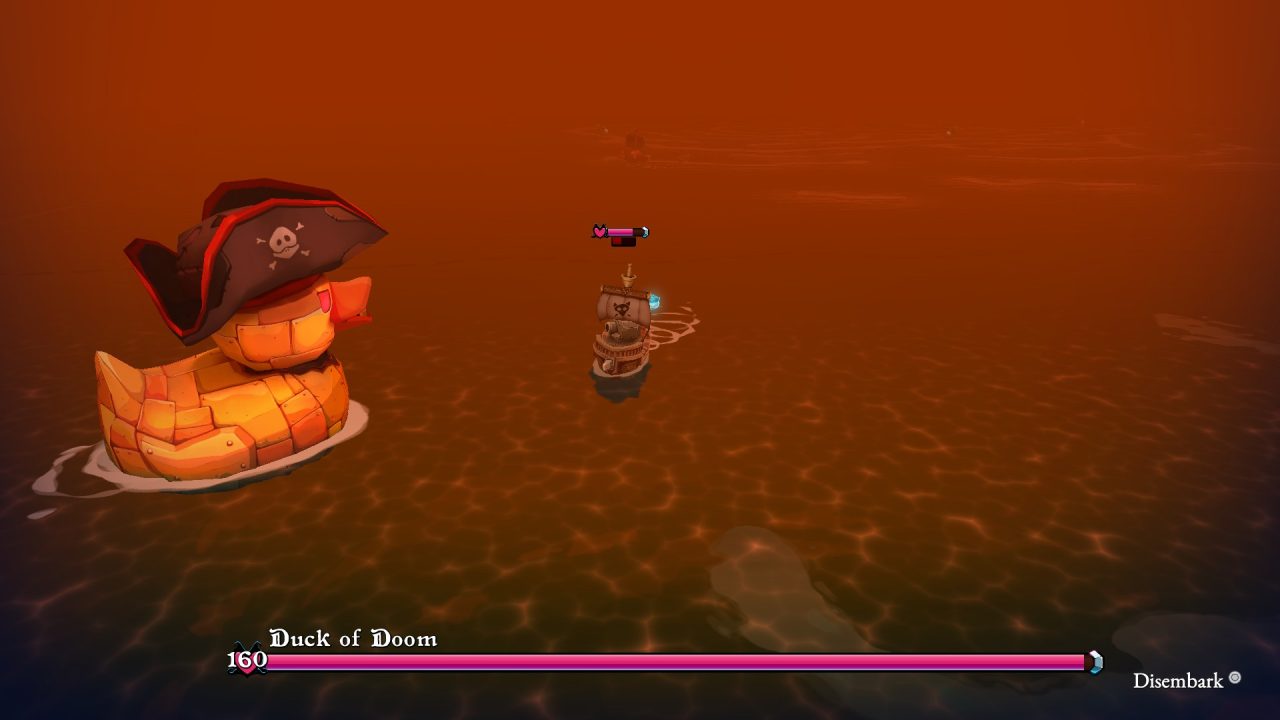Select the blue gem at the boss bar's end
Screen dimensions: 1280x720
click(1094, 660)
